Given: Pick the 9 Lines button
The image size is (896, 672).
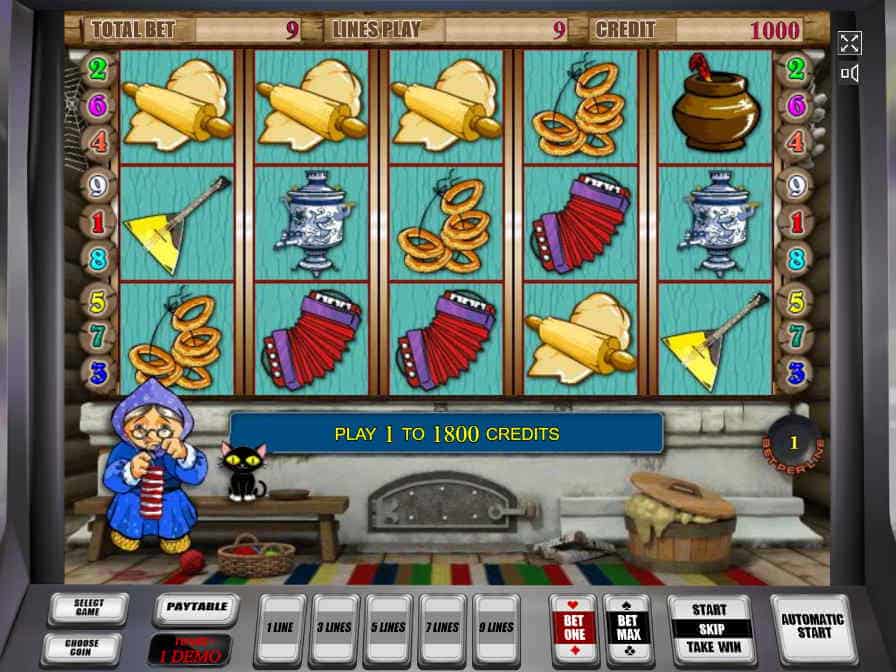Looking at the screenshot, I should (498, 628).
